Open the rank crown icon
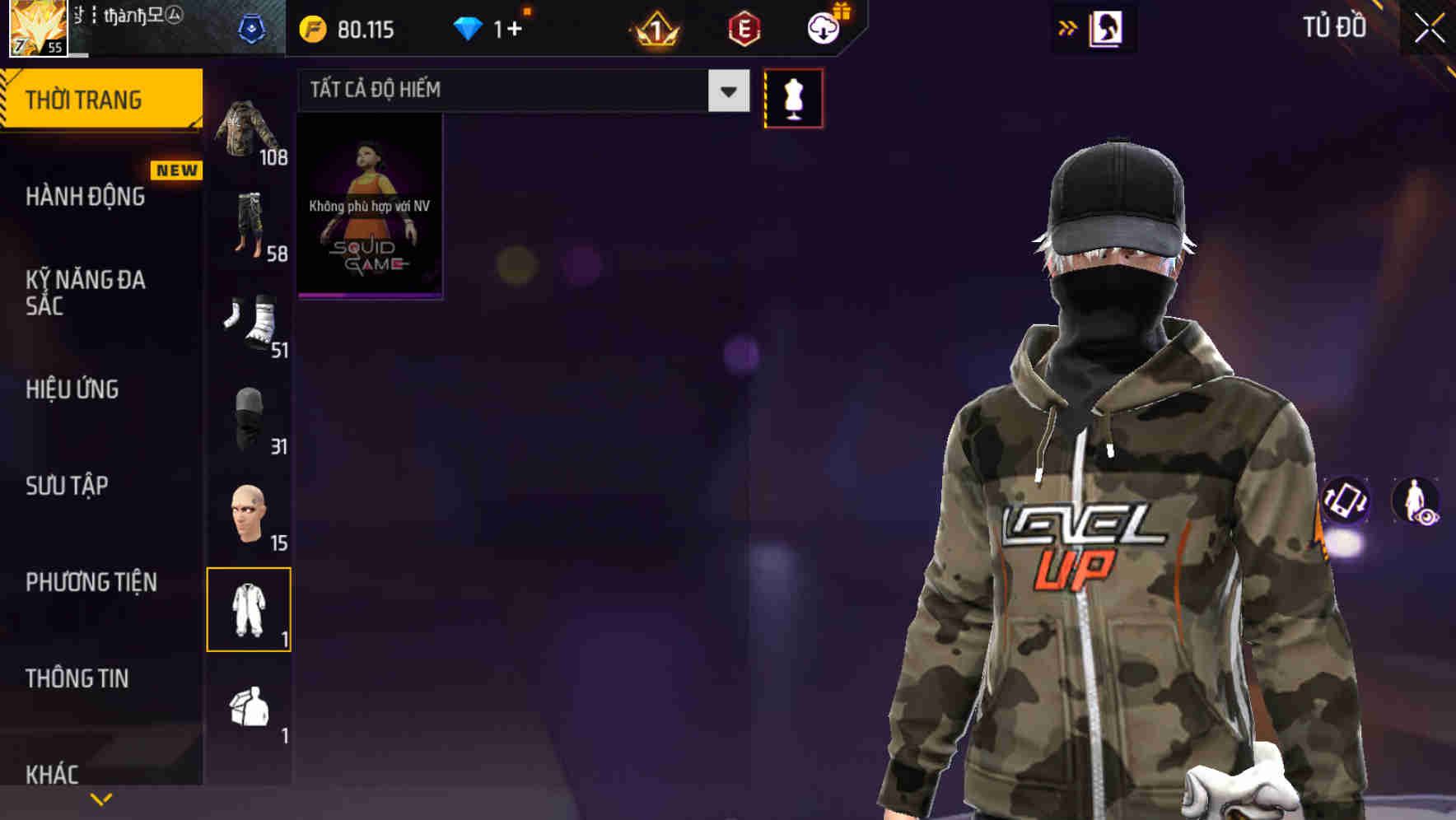 655,30
